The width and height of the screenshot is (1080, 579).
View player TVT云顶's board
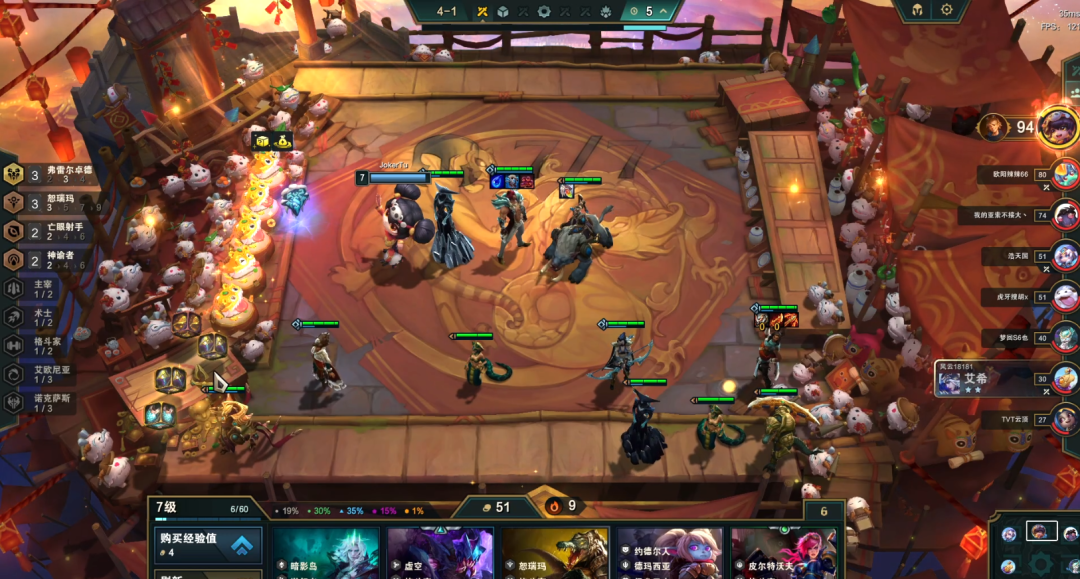pos(1063,419)
